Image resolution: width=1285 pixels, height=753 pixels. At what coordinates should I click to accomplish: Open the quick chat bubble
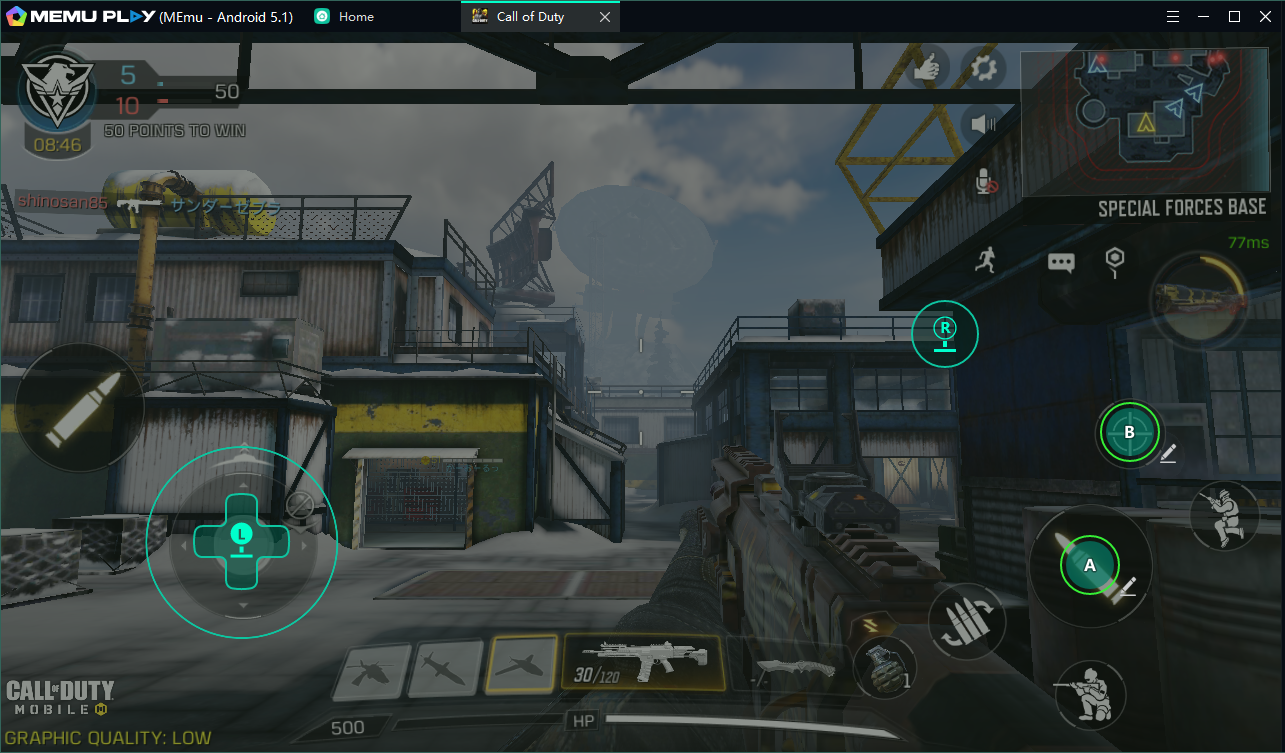coord(1061,263)
